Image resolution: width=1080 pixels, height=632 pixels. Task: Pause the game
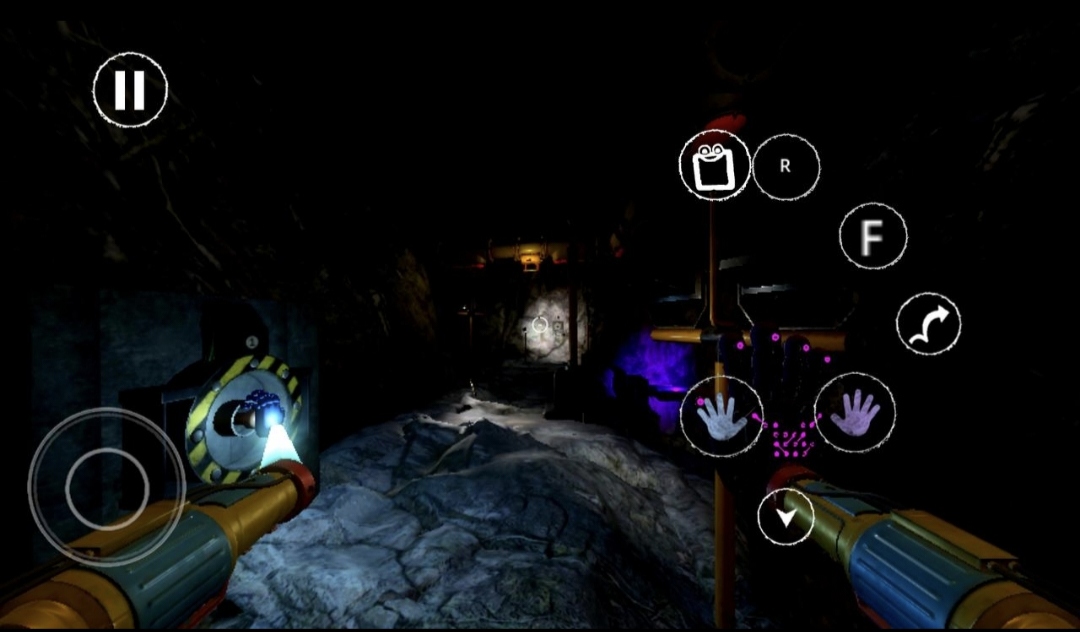click(x=130, y=90)
